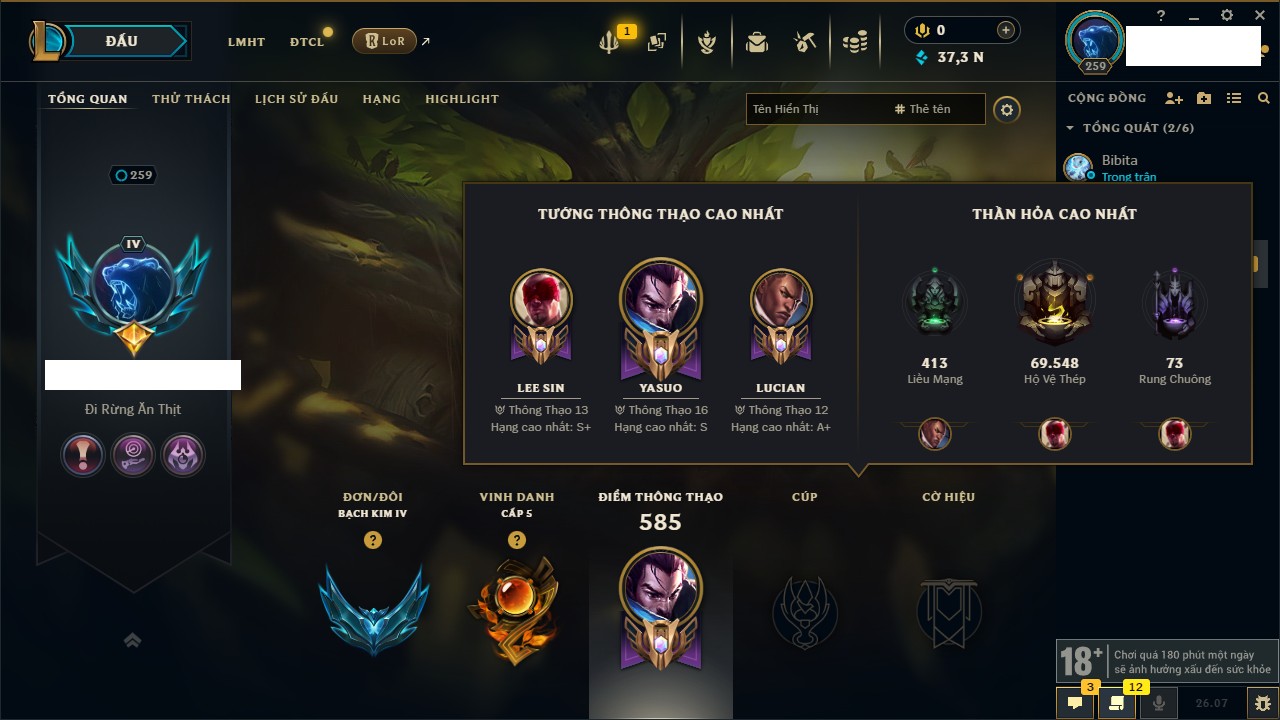Click the bug report button
The width and height of the screenshot is (1280, 720).
coord(1262,703)
